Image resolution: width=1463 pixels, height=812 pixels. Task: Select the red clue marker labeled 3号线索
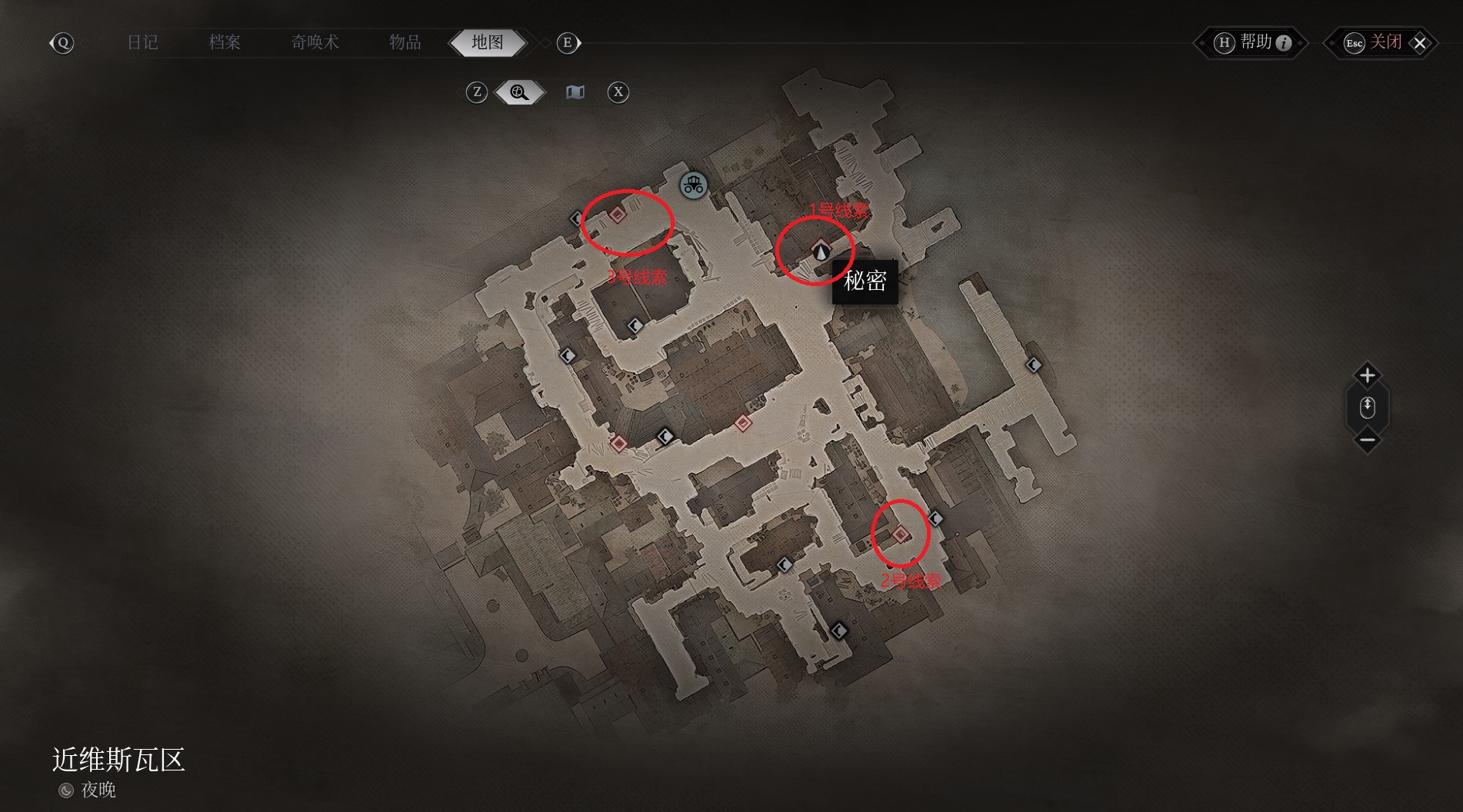tap(618, 215)
